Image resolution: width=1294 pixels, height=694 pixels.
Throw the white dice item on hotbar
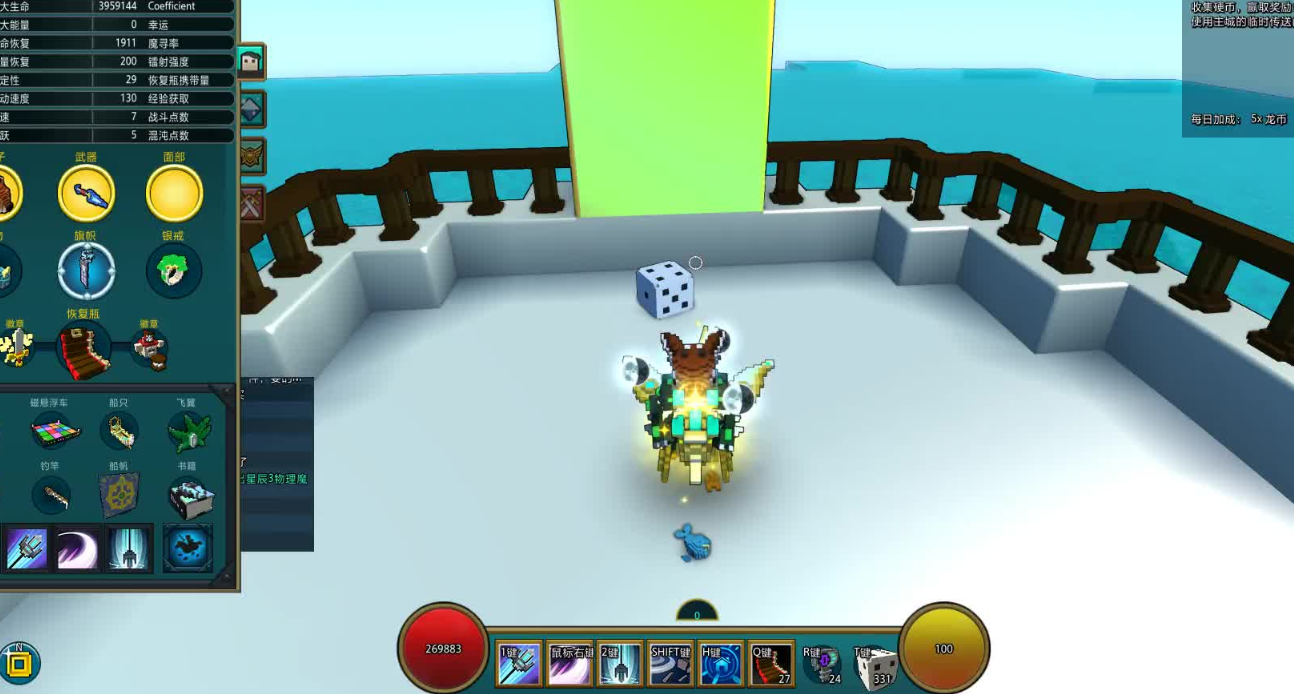(x=874, y=666)
